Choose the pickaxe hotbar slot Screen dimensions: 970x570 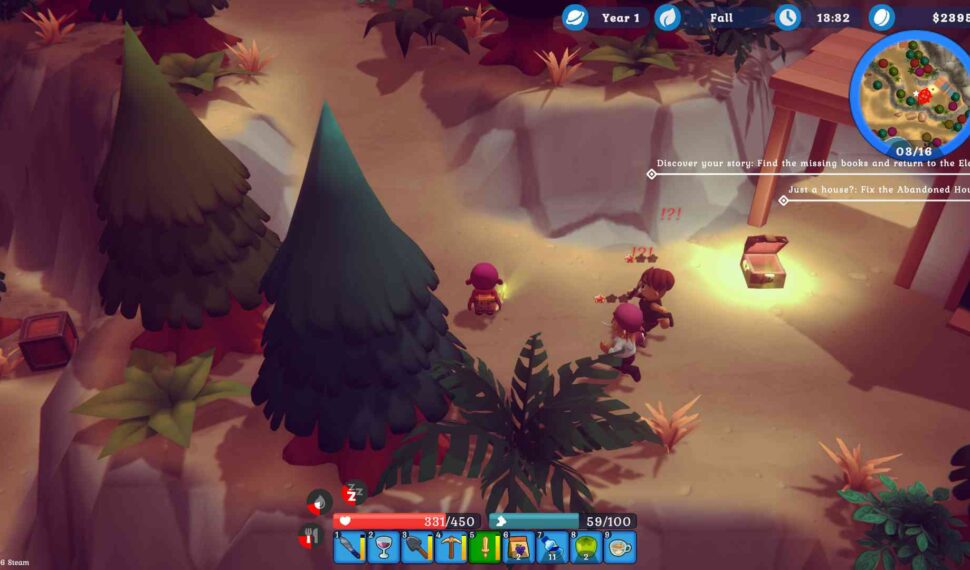(451, 547)
